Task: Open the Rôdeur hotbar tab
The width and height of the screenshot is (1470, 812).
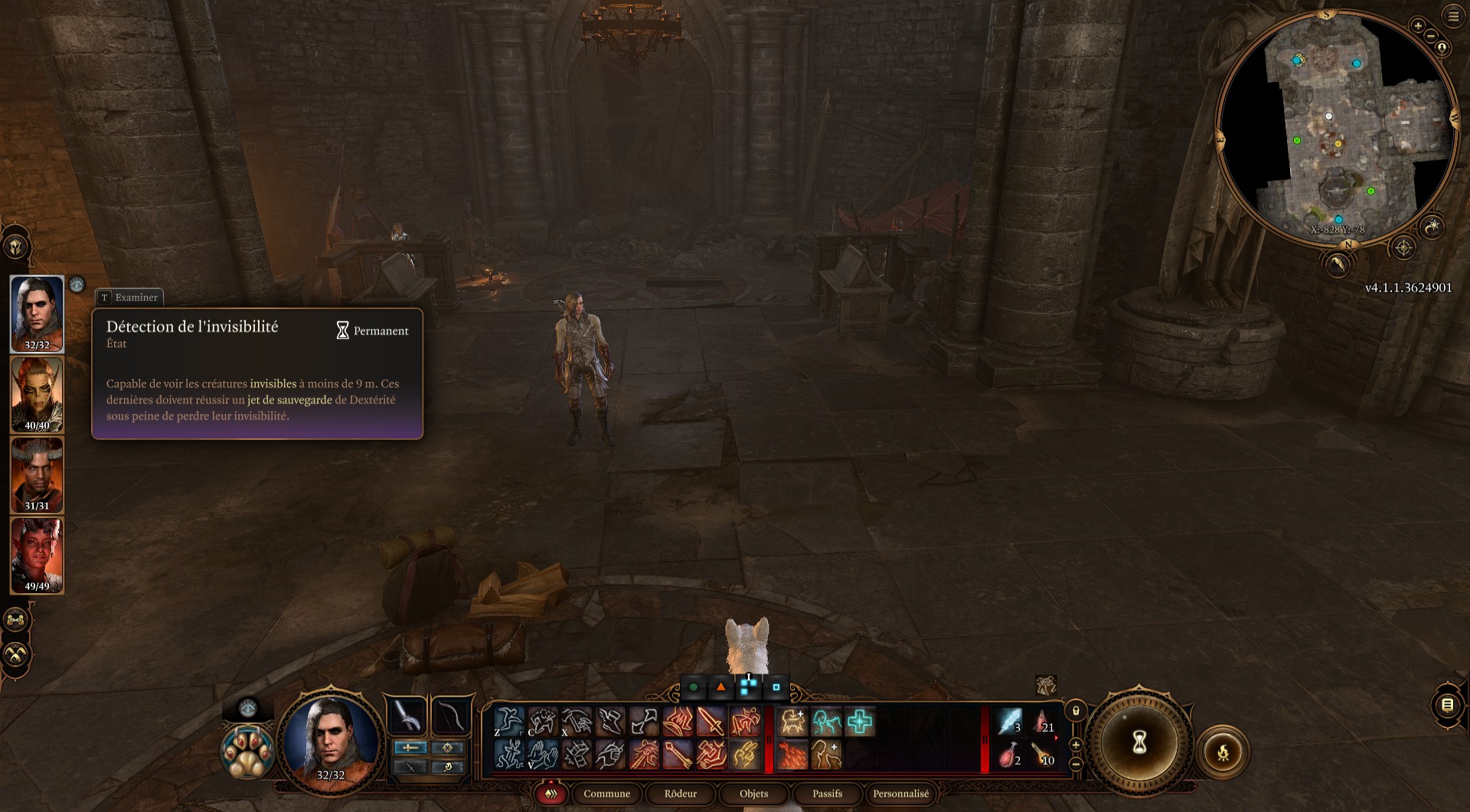Action: click(x=680, y=794)
